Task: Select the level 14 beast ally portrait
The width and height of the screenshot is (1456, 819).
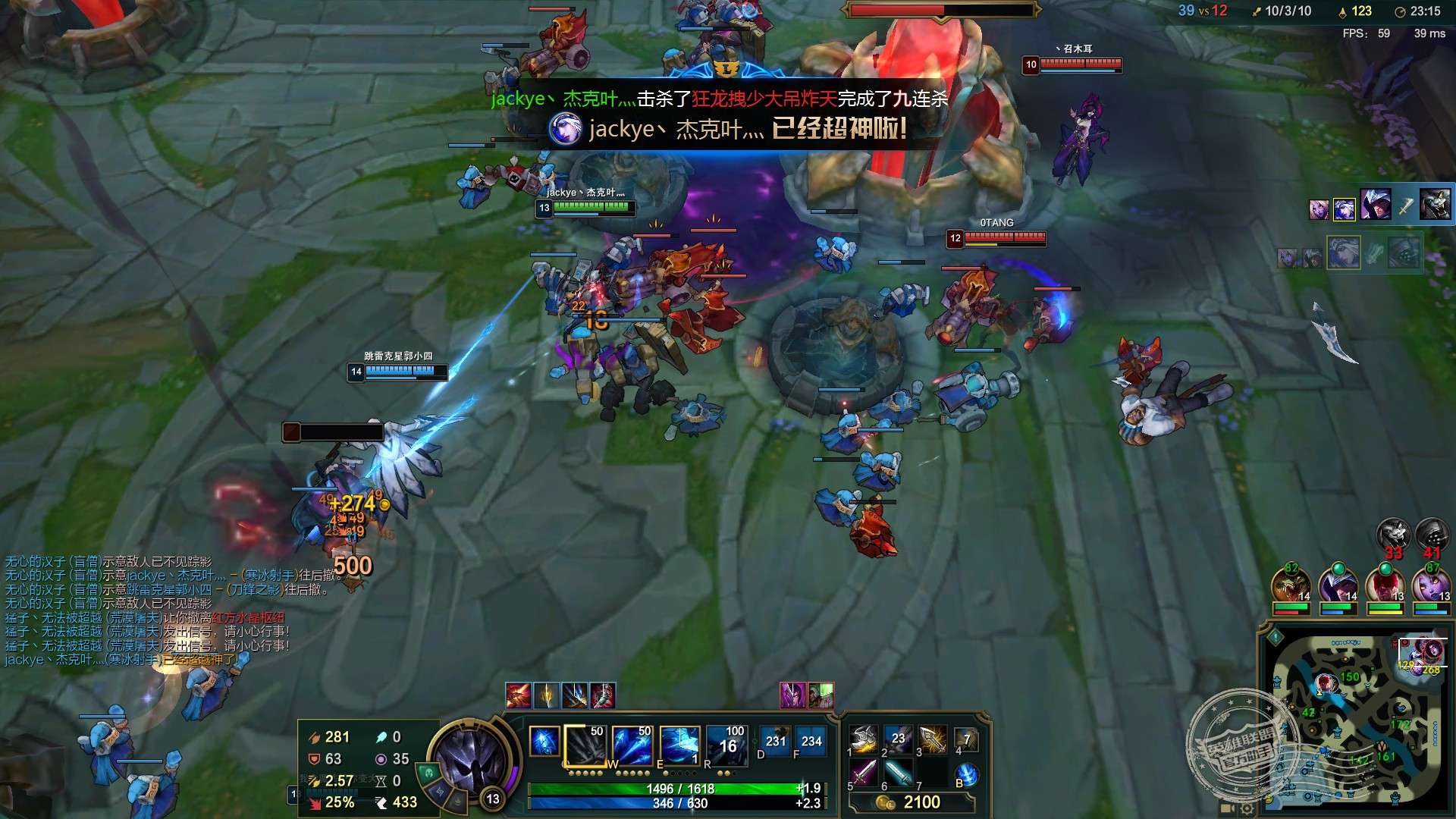Action: click(1291, 585)
